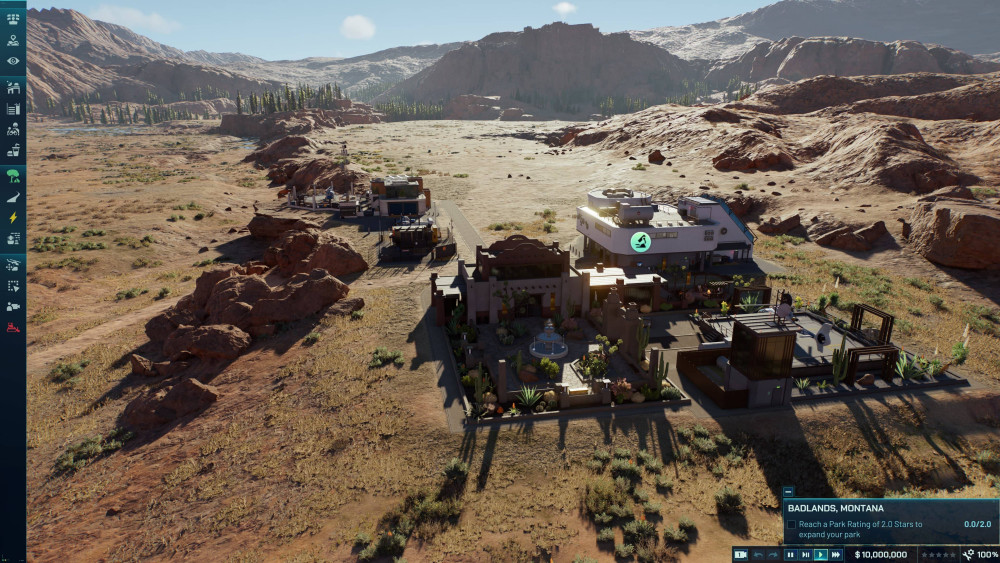Open the wrench maintenance status
The width and height of the screenshot is (1000, 563).
tap(968, 554)
